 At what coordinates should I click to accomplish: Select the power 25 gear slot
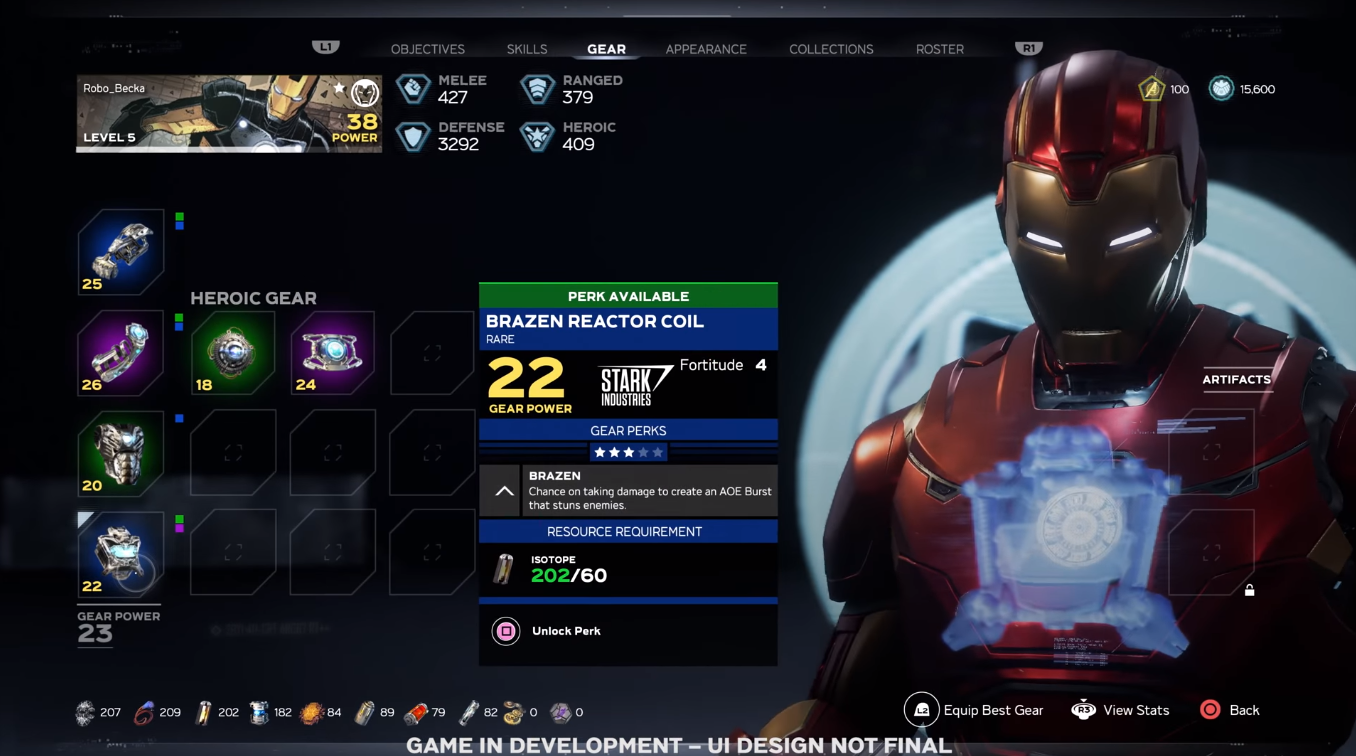(x=121, y=252)
